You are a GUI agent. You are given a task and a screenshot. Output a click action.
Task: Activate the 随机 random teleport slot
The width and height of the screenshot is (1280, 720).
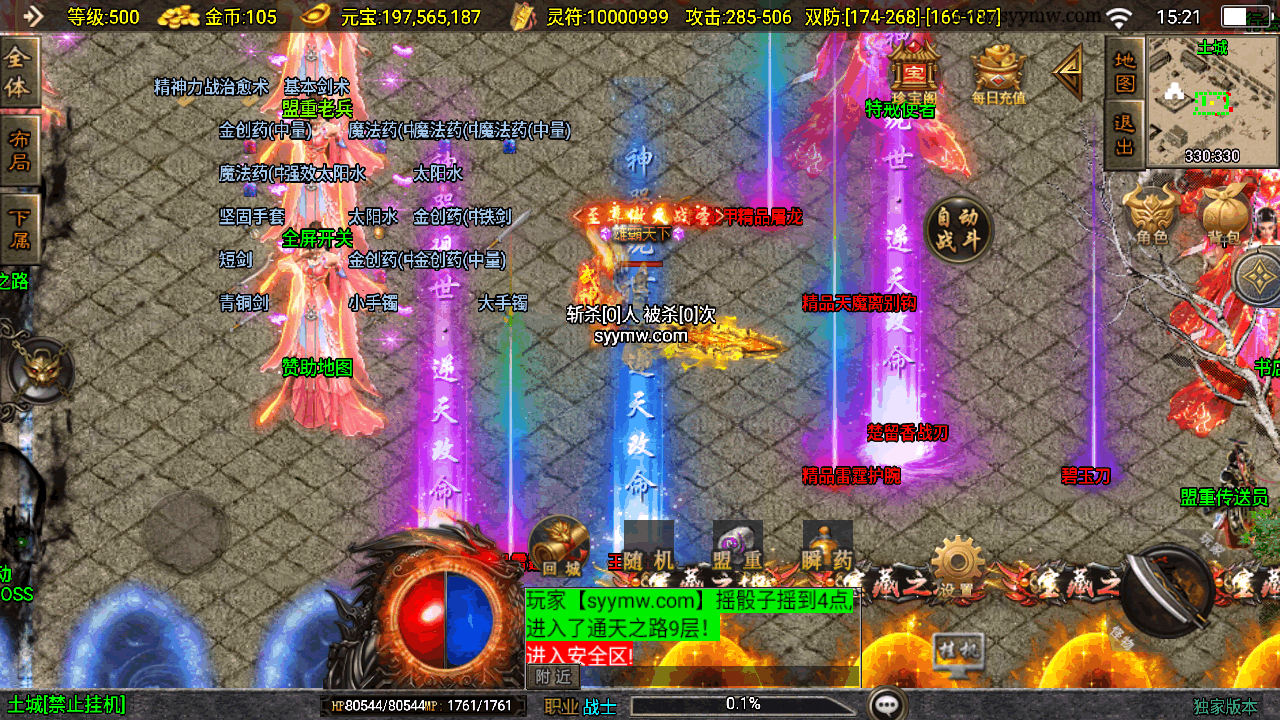[649, 547]
